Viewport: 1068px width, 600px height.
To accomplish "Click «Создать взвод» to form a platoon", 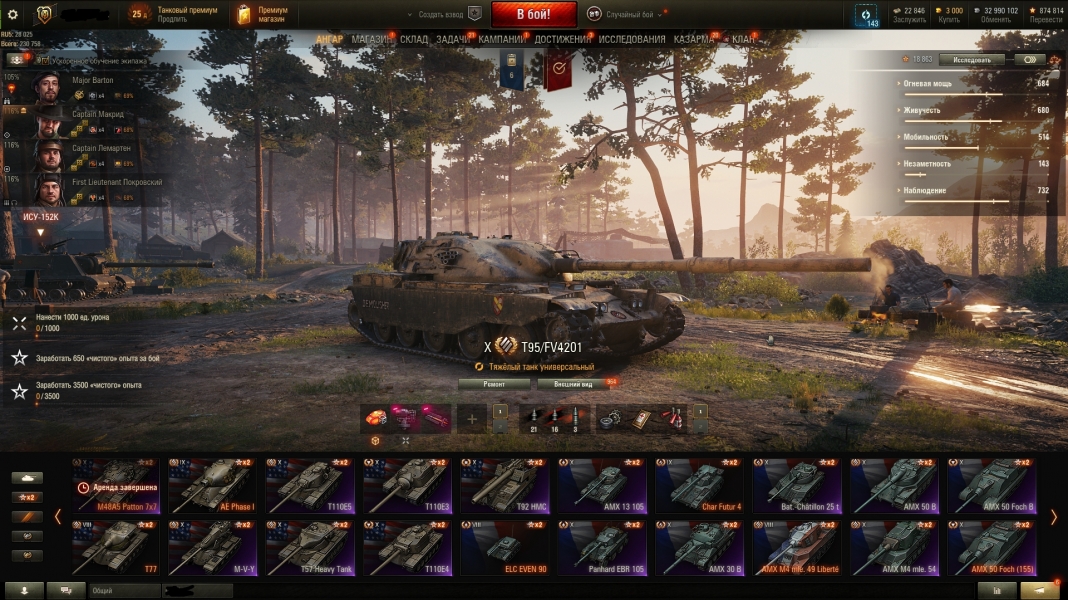I will 440,15.
